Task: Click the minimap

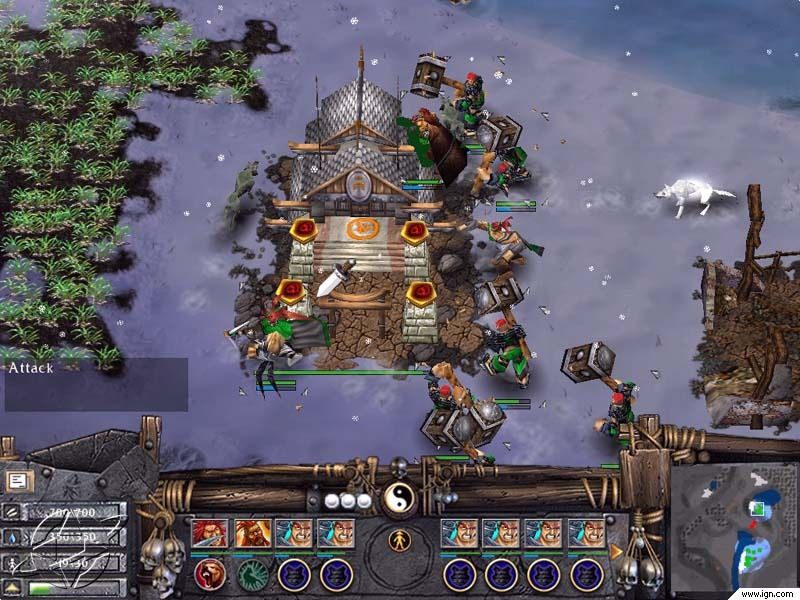Action: pos(733,525)
